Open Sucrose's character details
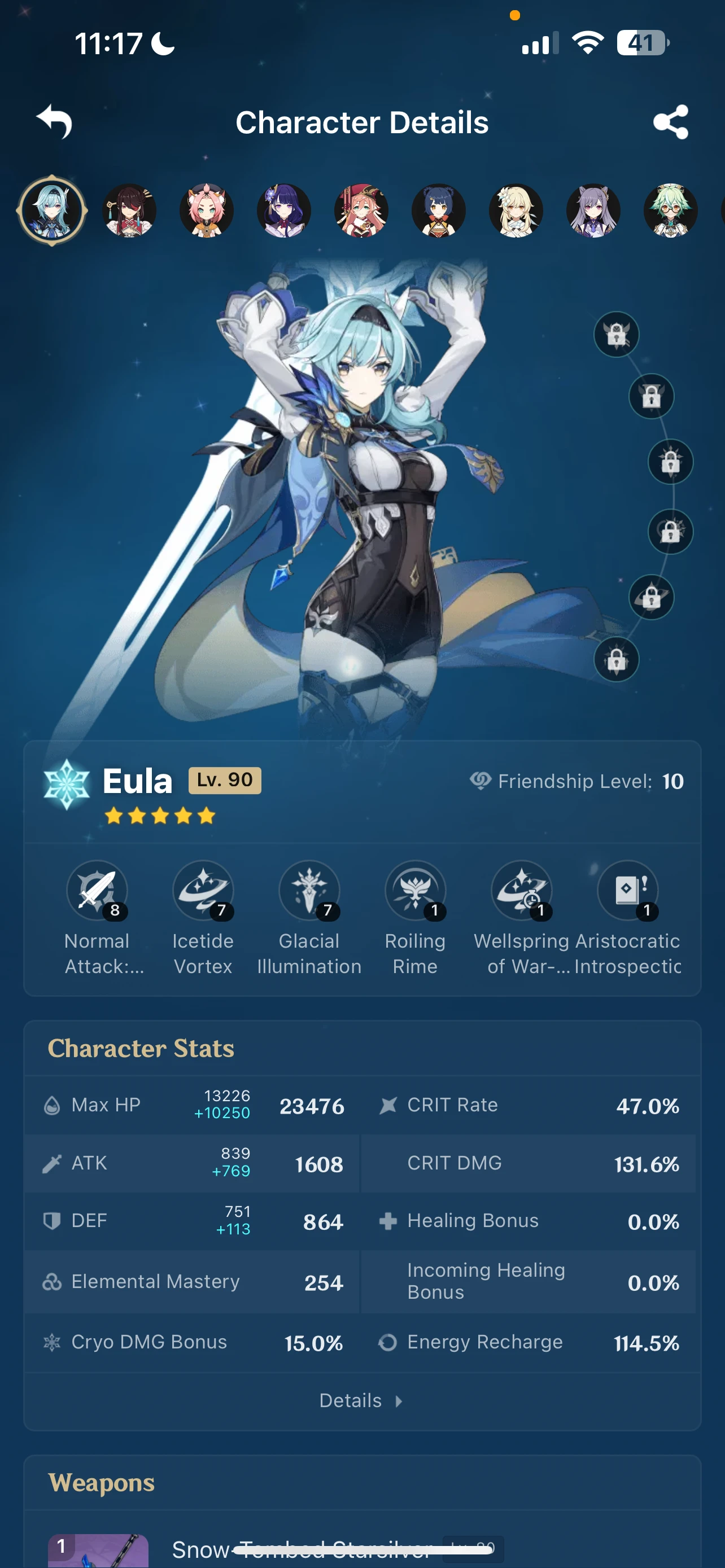 pyautogui.click(x=670, y=210)
